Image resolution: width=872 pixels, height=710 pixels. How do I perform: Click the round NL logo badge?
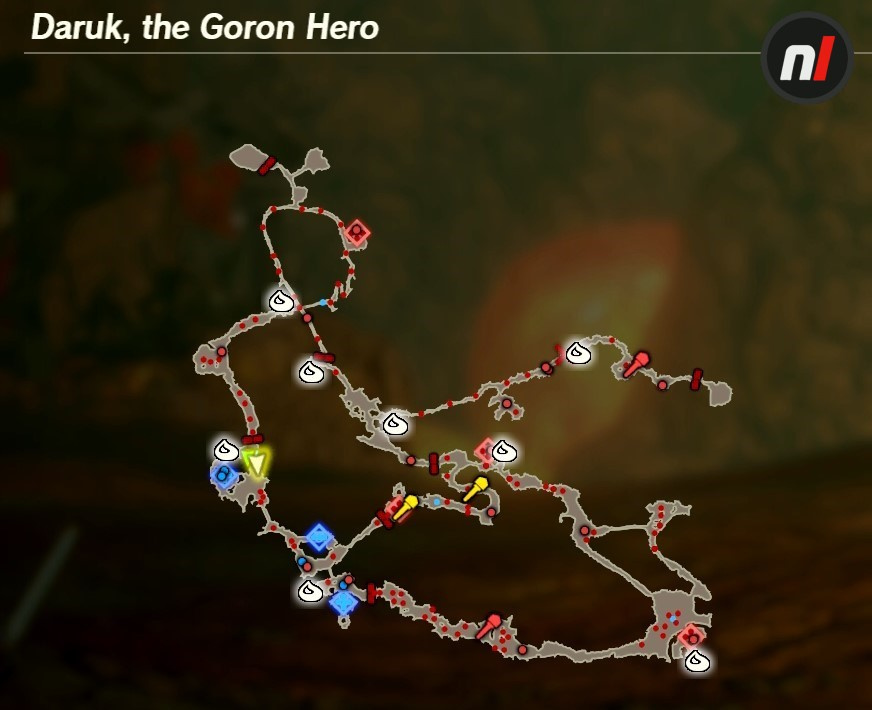coord(806,56)
